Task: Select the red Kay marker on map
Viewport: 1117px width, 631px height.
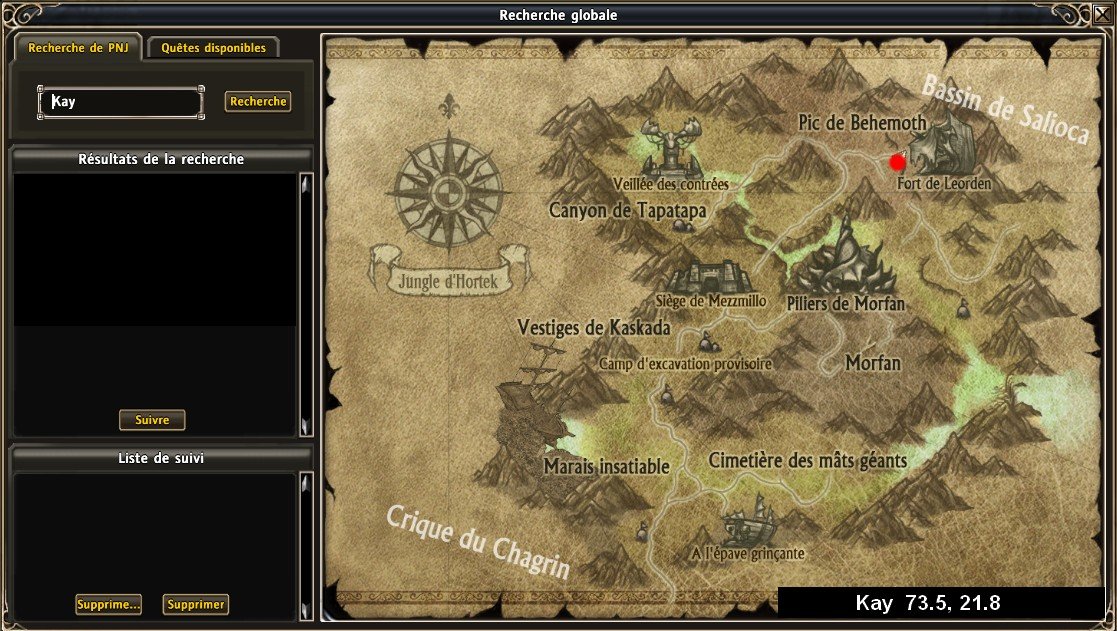Action: pyautogui.click(x=897, y=161)
